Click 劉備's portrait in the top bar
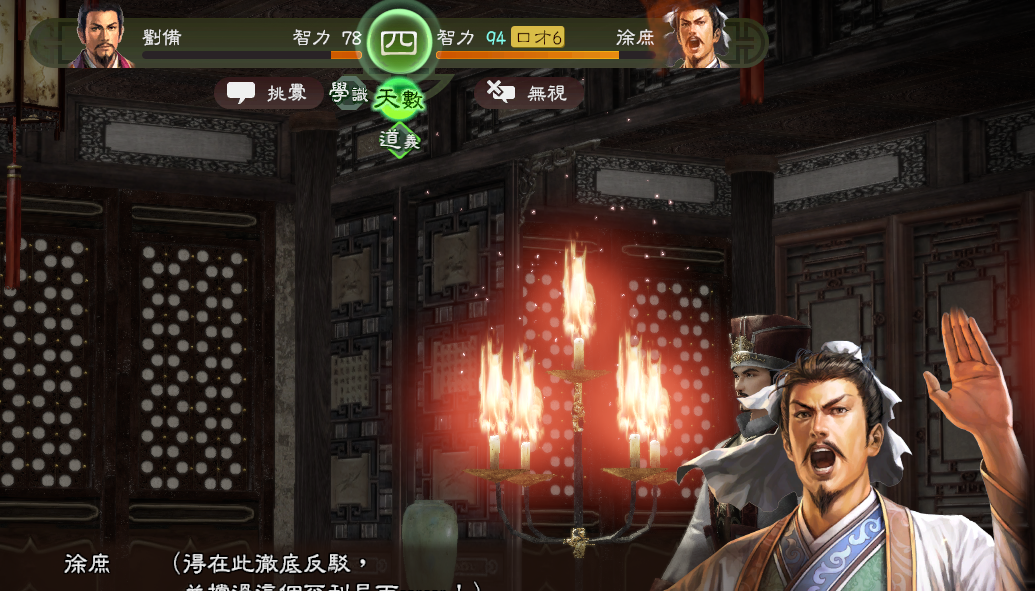 103,35
